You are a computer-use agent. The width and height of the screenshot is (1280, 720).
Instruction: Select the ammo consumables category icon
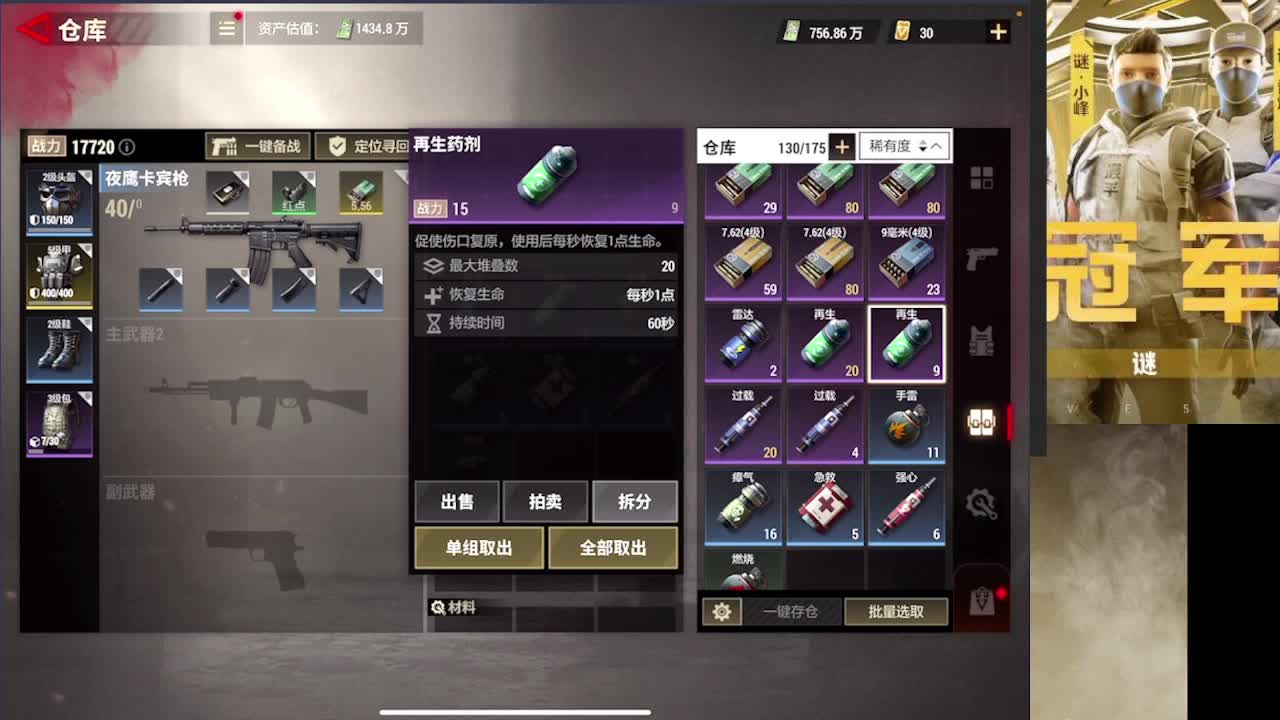click(982, 422)
